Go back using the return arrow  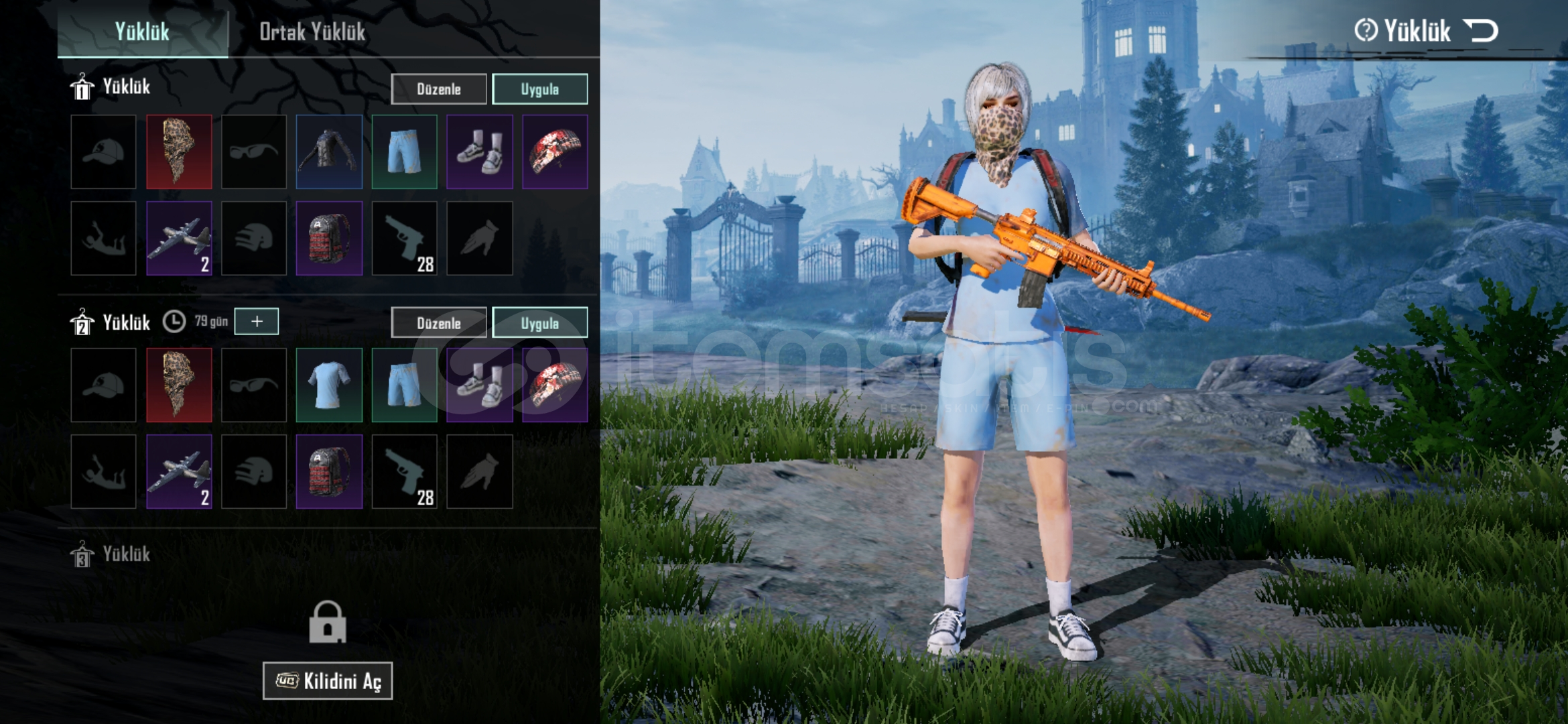(x=1480, y=31)
